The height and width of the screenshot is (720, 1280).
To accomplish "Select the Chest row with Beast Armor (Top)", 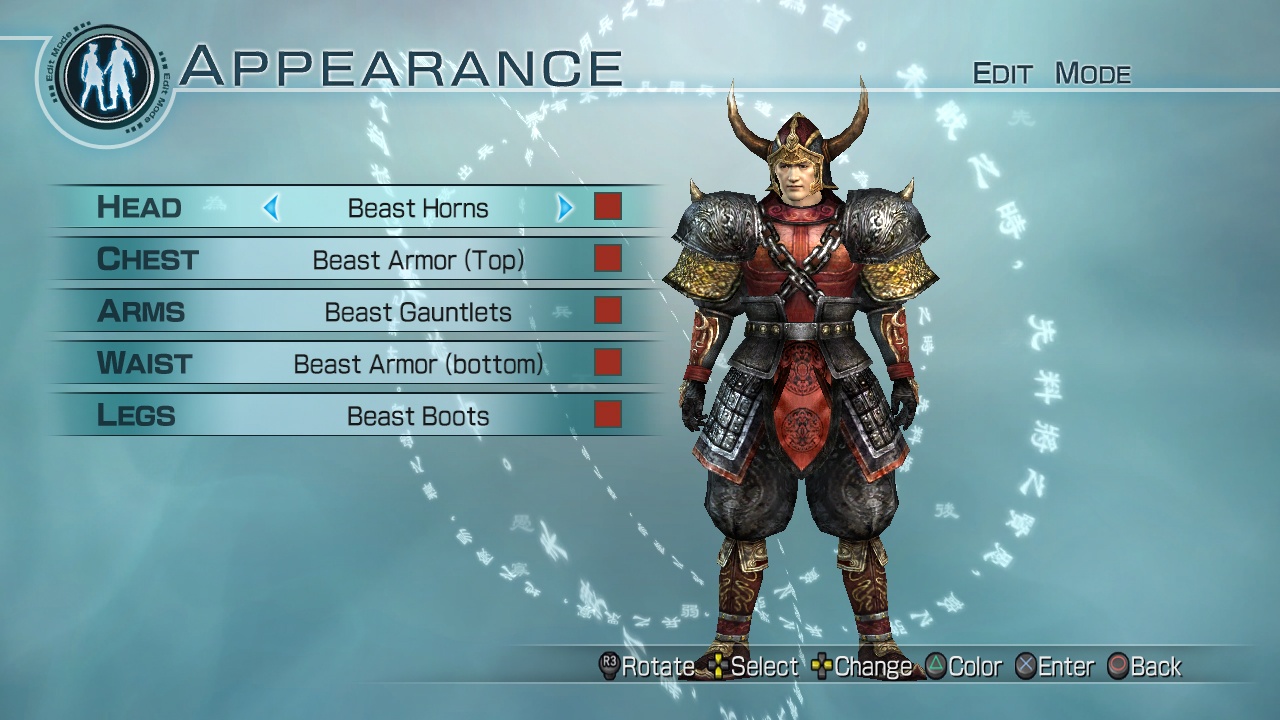I will 418,260.
